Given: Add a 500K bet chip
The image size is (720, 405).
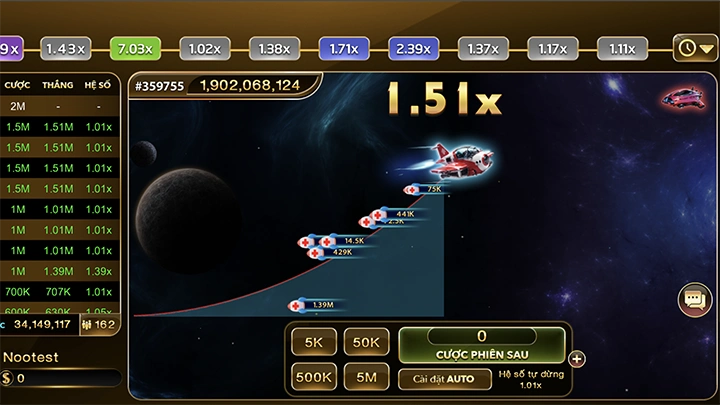Looking at the screenshot, I should pos(314,377).
